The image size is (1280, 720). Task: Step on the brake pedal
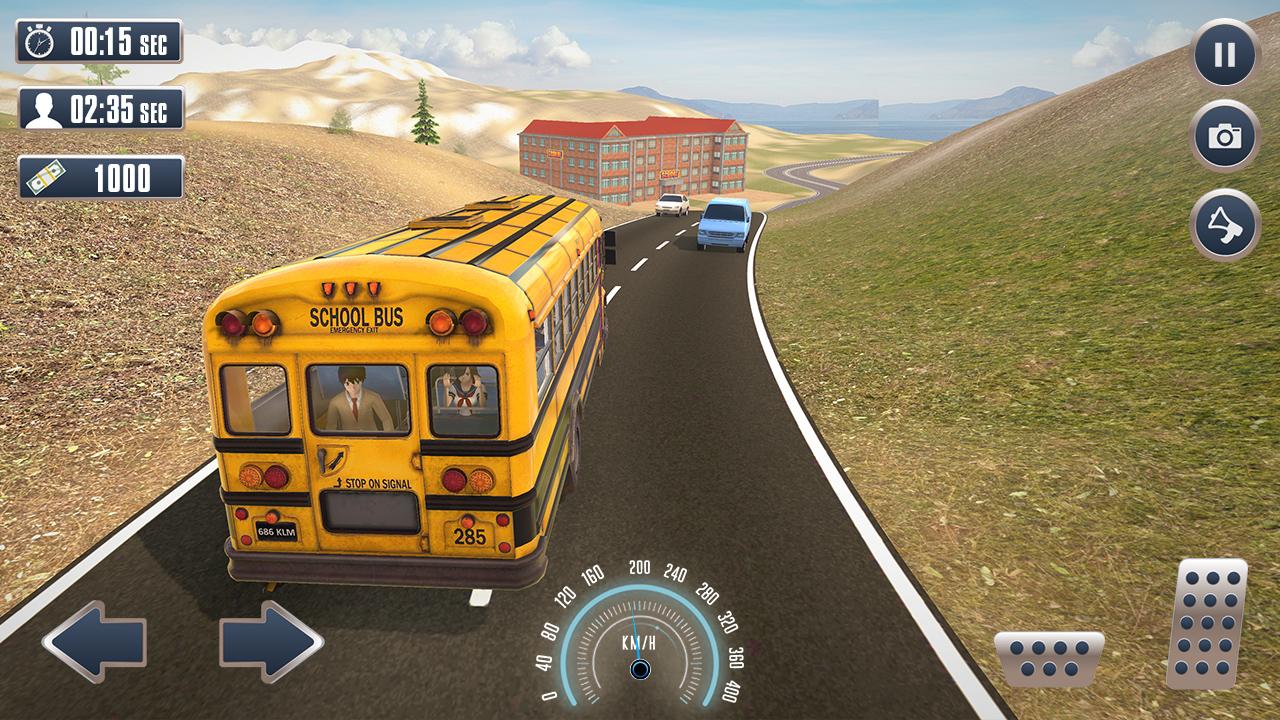pyautogui.click(x=1049, y=659)
